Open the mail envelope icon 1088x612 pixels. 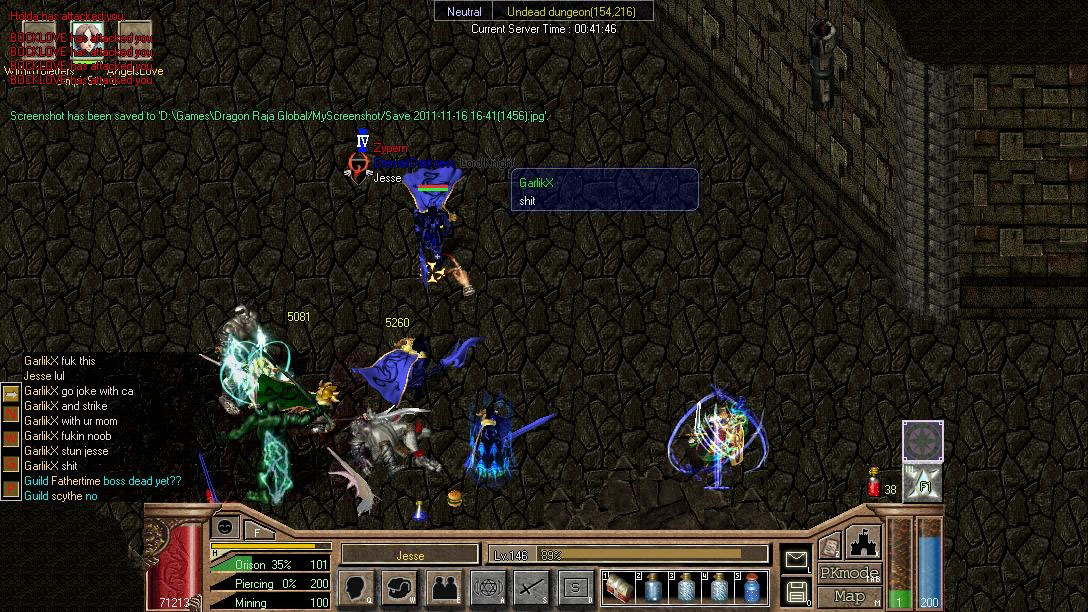796,559
